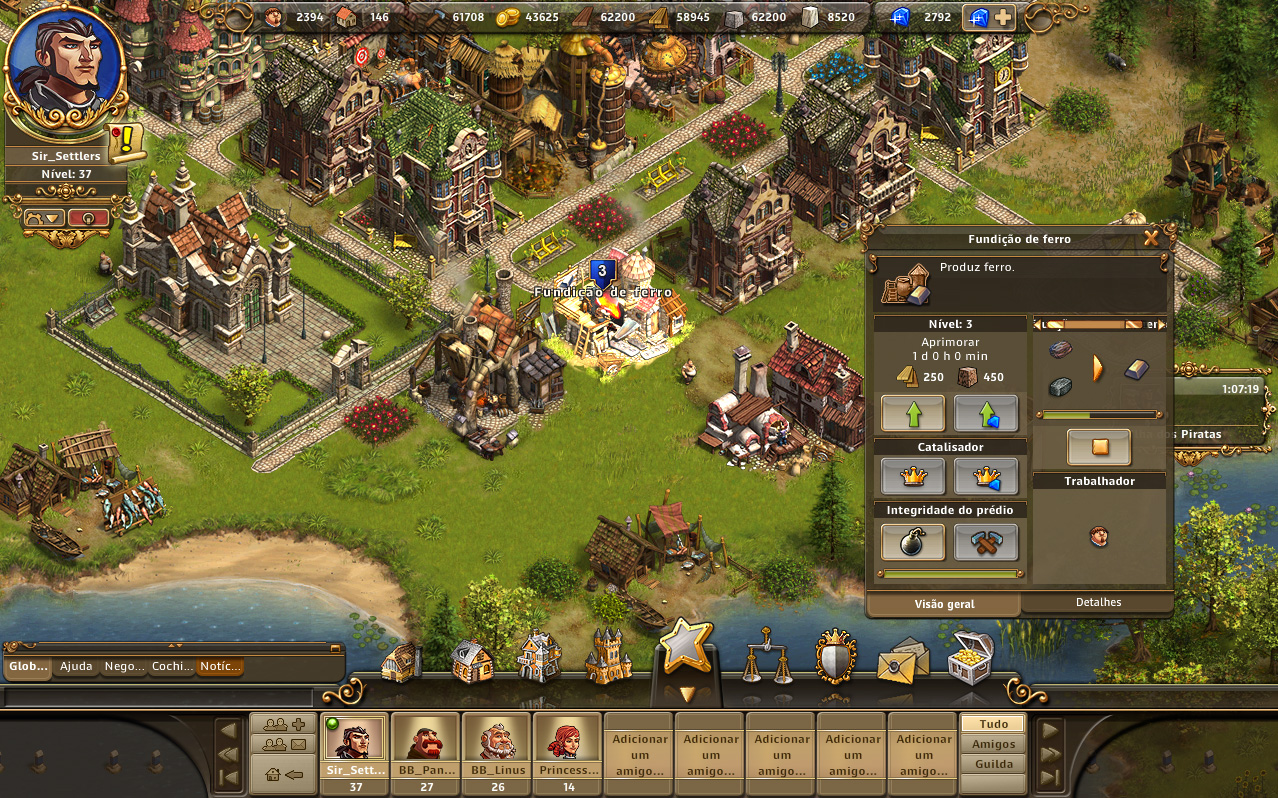The height and width of the screenshot is (798, 1278).
Task: Upgrade instantly using the gem arrow button
Action: [x=986, y=413]
